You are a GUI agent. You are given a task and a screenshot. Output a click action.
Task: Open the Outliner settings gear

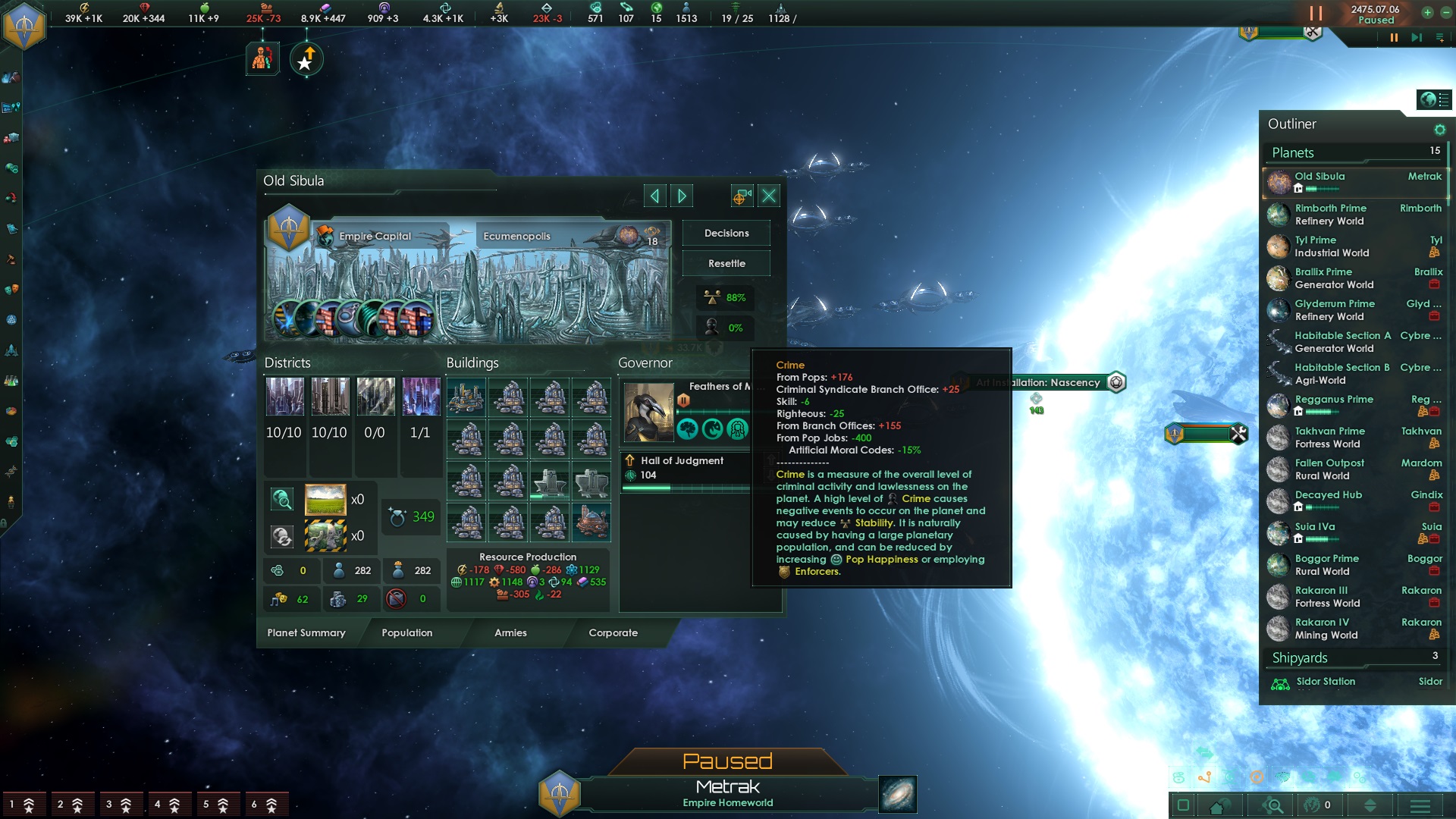click(x=1440, y=130)
